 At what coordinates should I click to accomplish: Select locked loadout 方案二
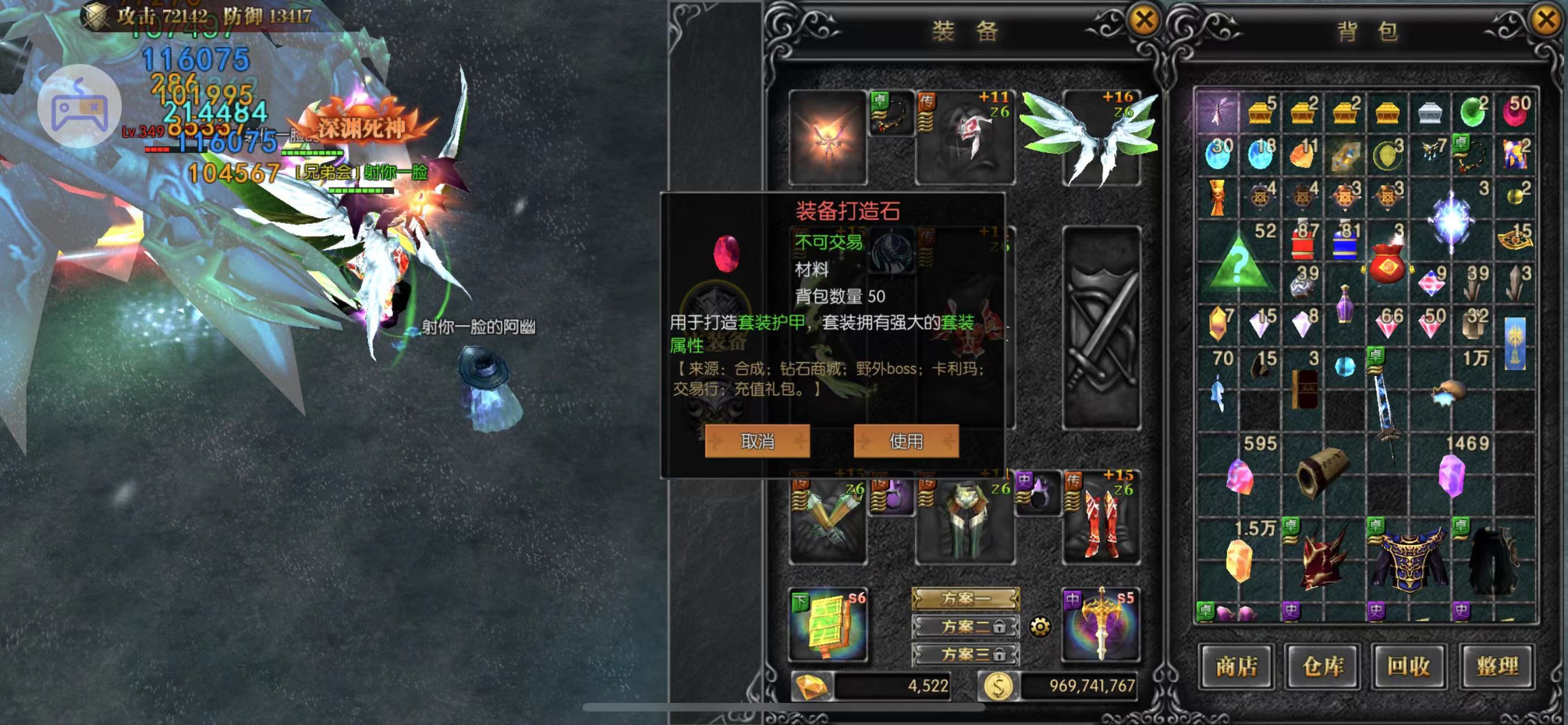coord(965,626)
